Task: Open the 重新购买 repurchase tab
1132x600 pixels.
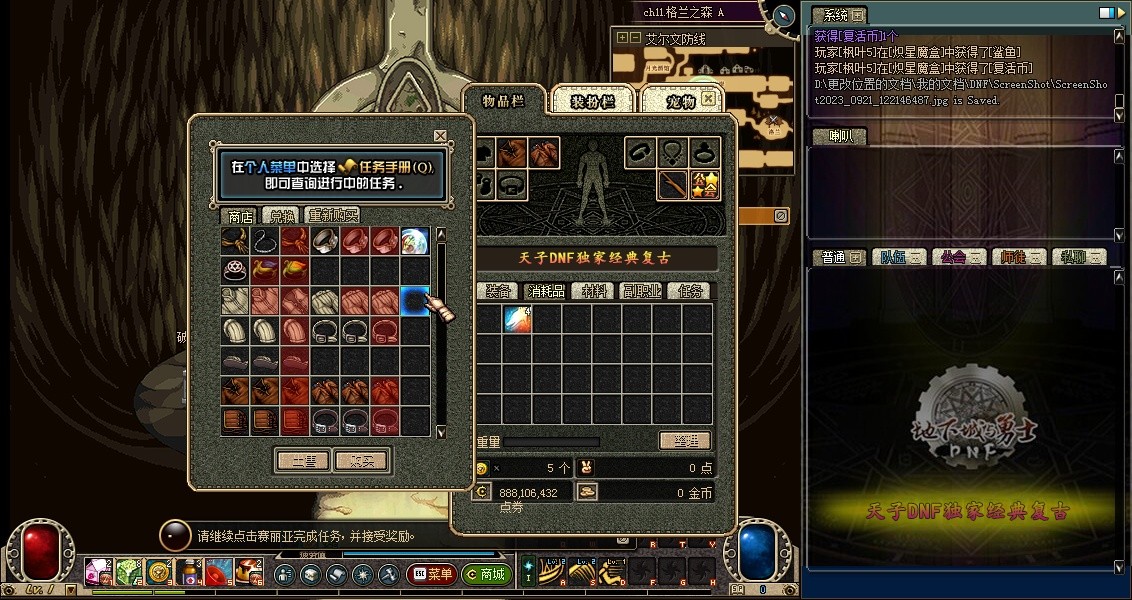Action: (x=332, y=215)
